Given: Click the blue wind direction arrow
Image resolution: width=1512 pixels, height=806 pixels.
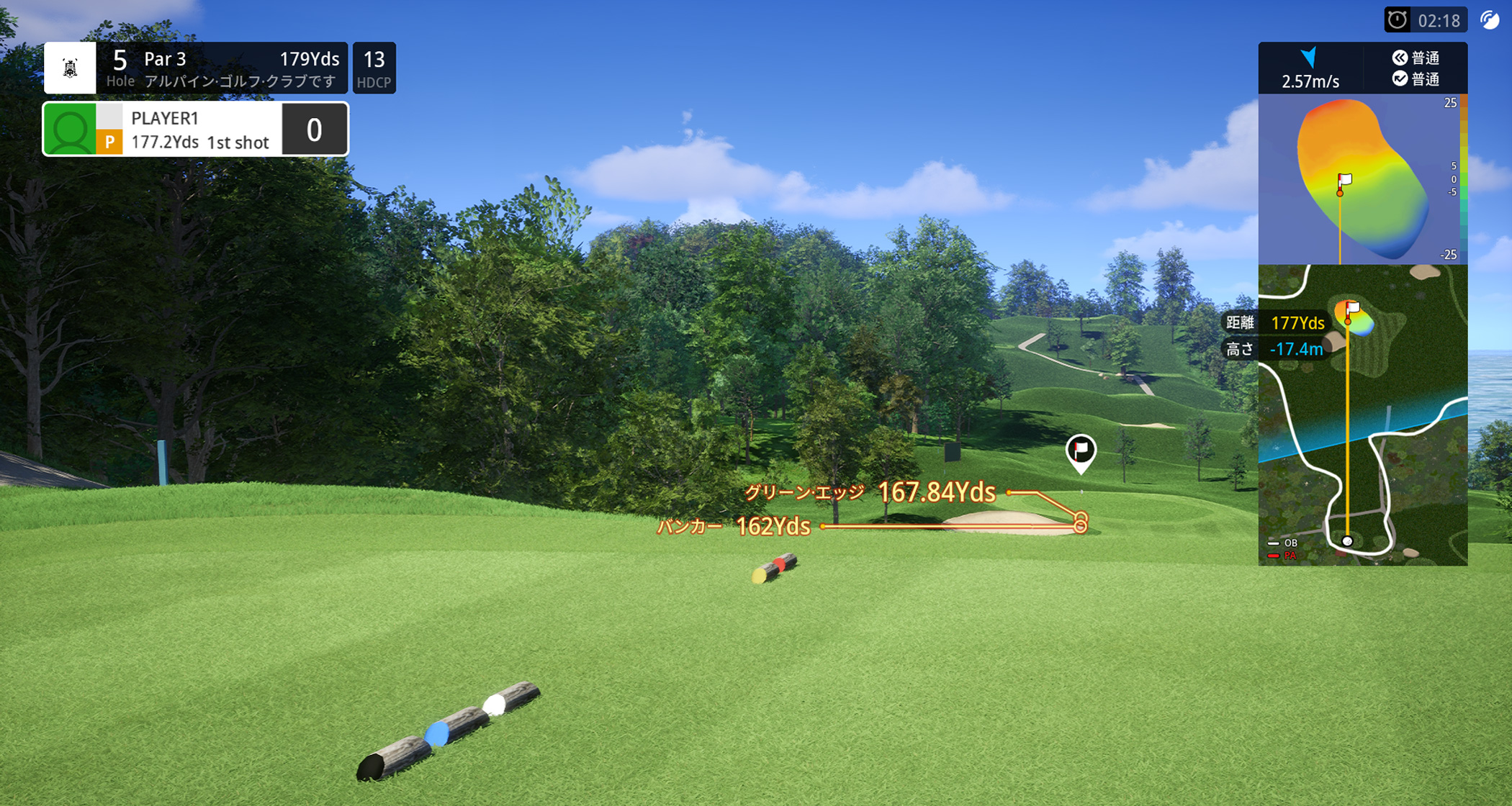Looking at the screenshot, I should pos(1310,58).
